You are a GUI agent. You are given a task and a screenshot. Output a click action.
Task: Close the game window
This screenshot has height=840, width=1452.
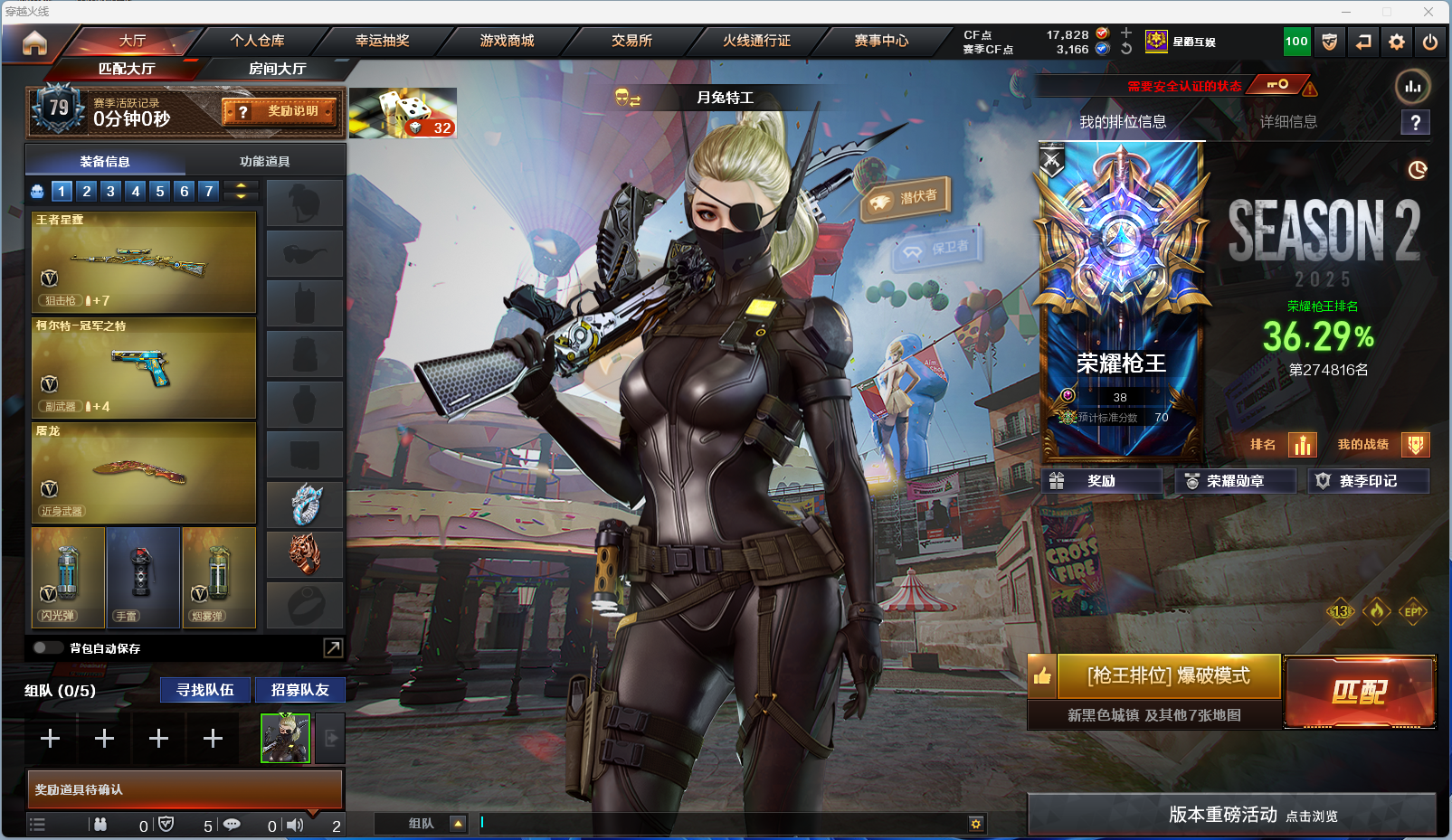(x=1428, y=11)
